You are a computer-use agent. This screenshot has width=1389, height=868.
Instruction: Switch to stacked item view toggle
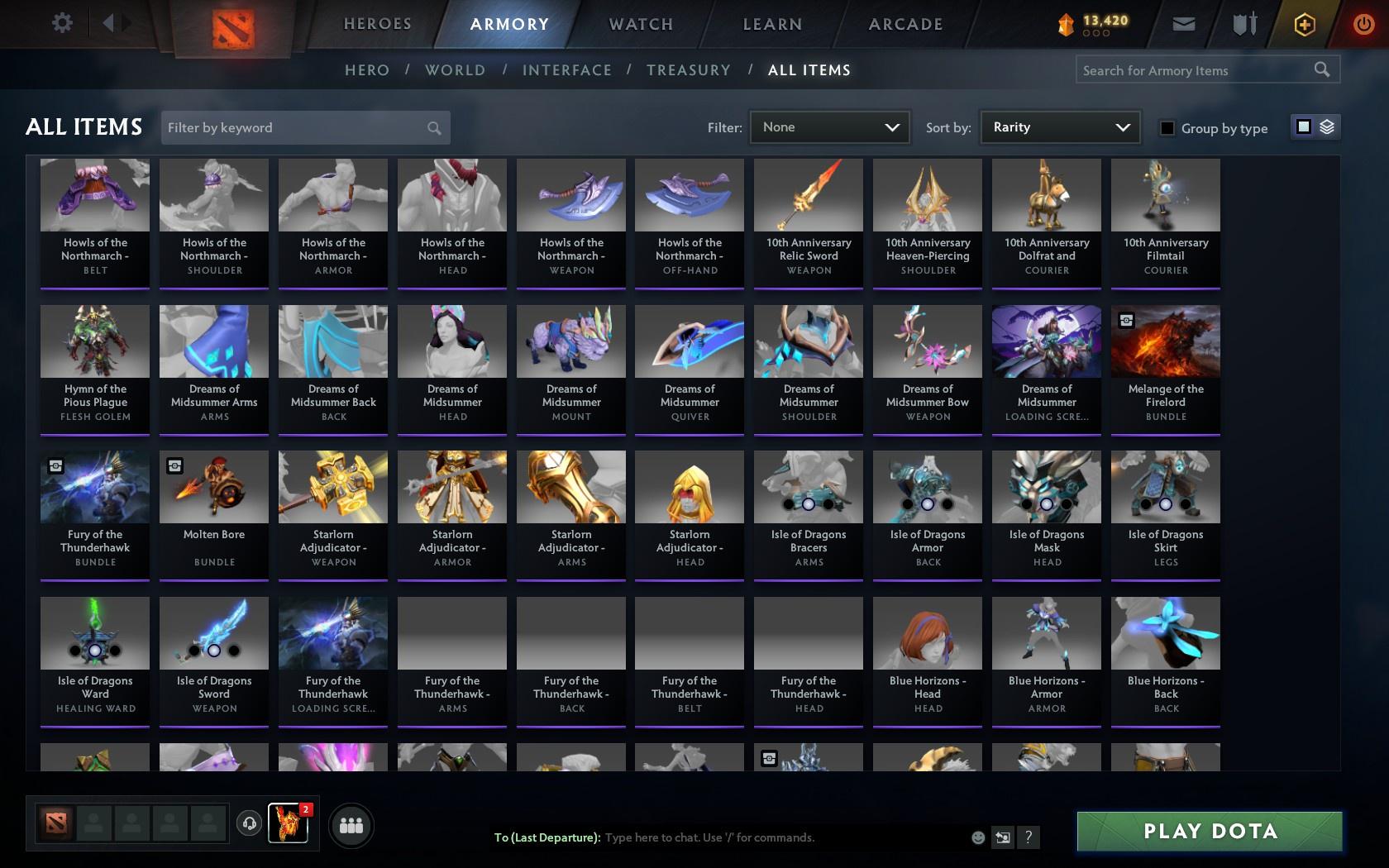[x=1328, y=127]
